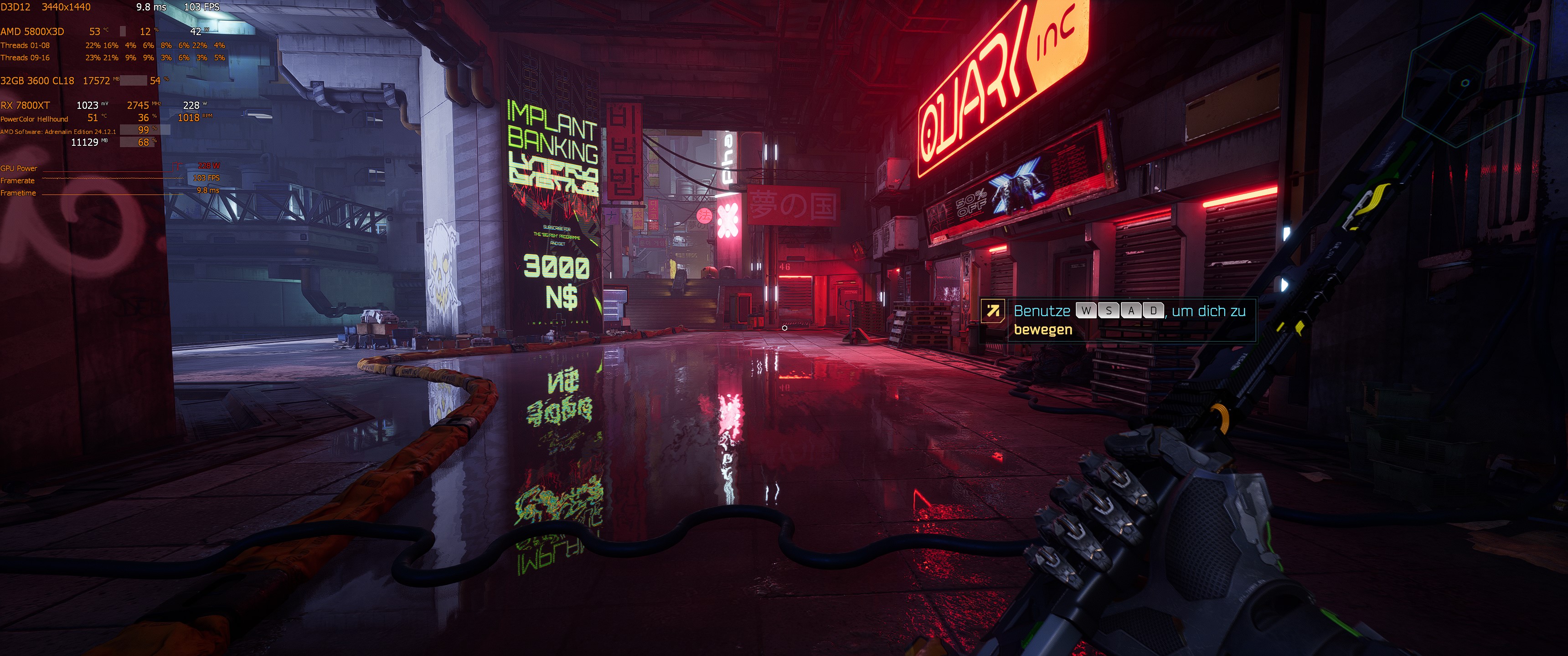
Task: Click the A key icon in the tutorial box
Action: pos(1131,311)
